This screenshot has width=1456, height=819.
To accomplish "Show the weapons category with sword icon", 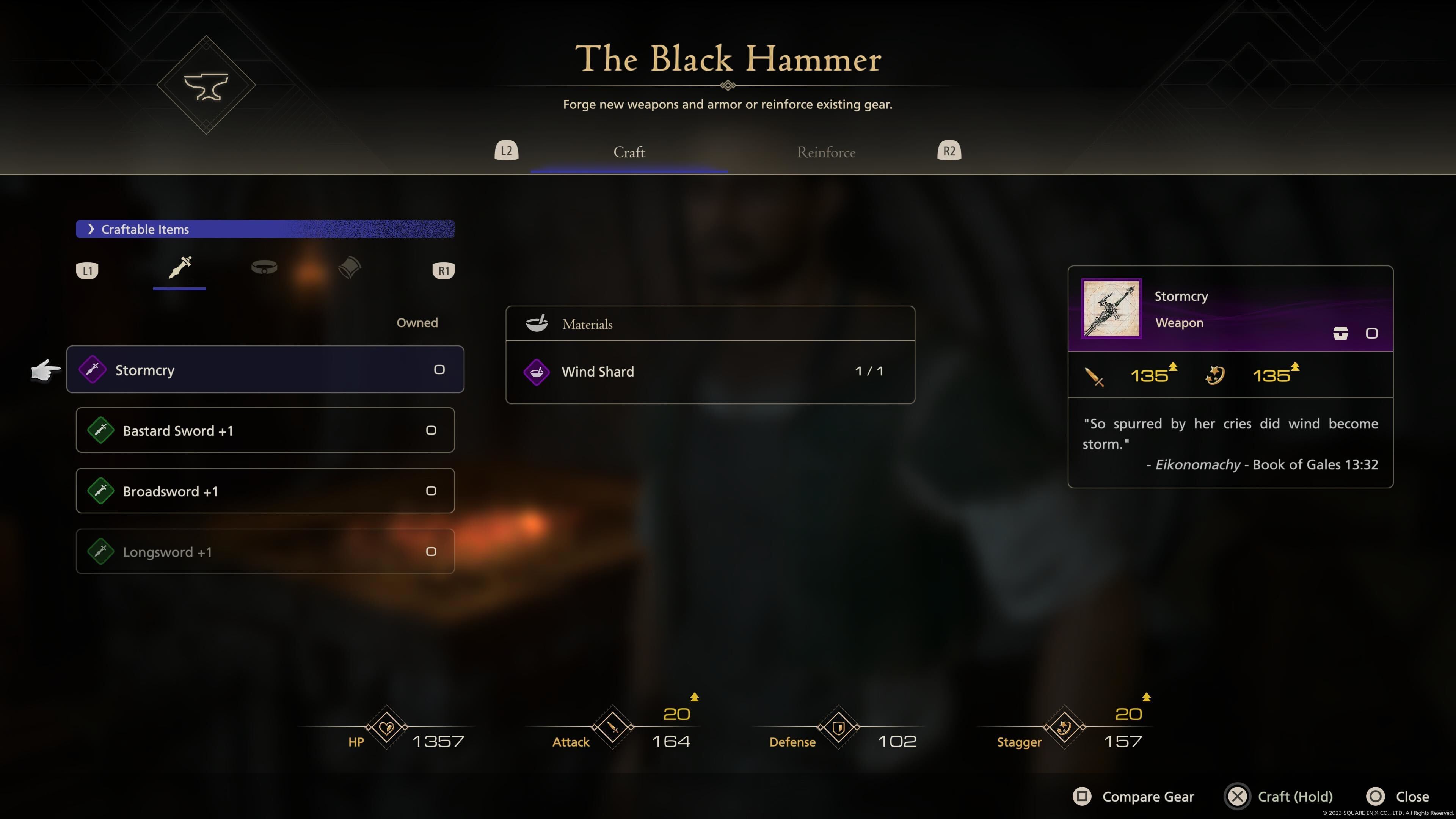I will click(x=180, y=268).
